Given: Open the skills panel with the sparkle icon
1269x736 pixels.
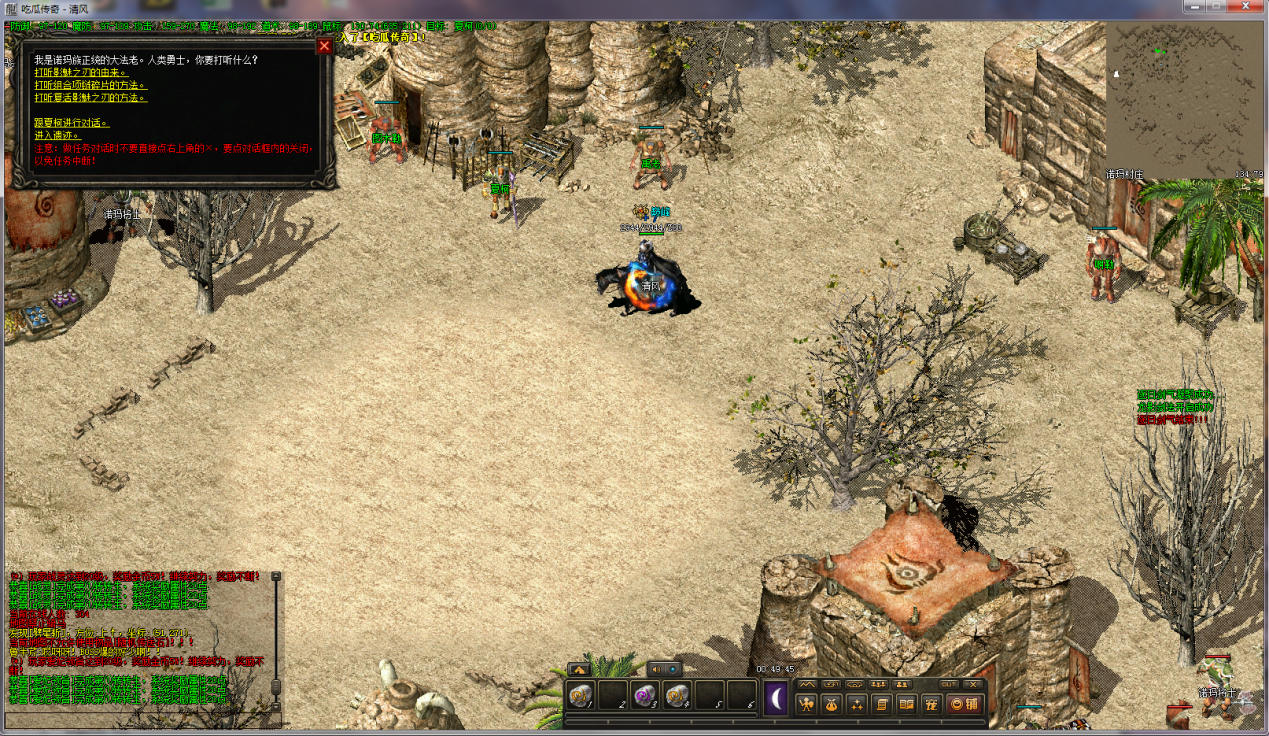Looking at the screenshot, I should click(x=856, y=704).
